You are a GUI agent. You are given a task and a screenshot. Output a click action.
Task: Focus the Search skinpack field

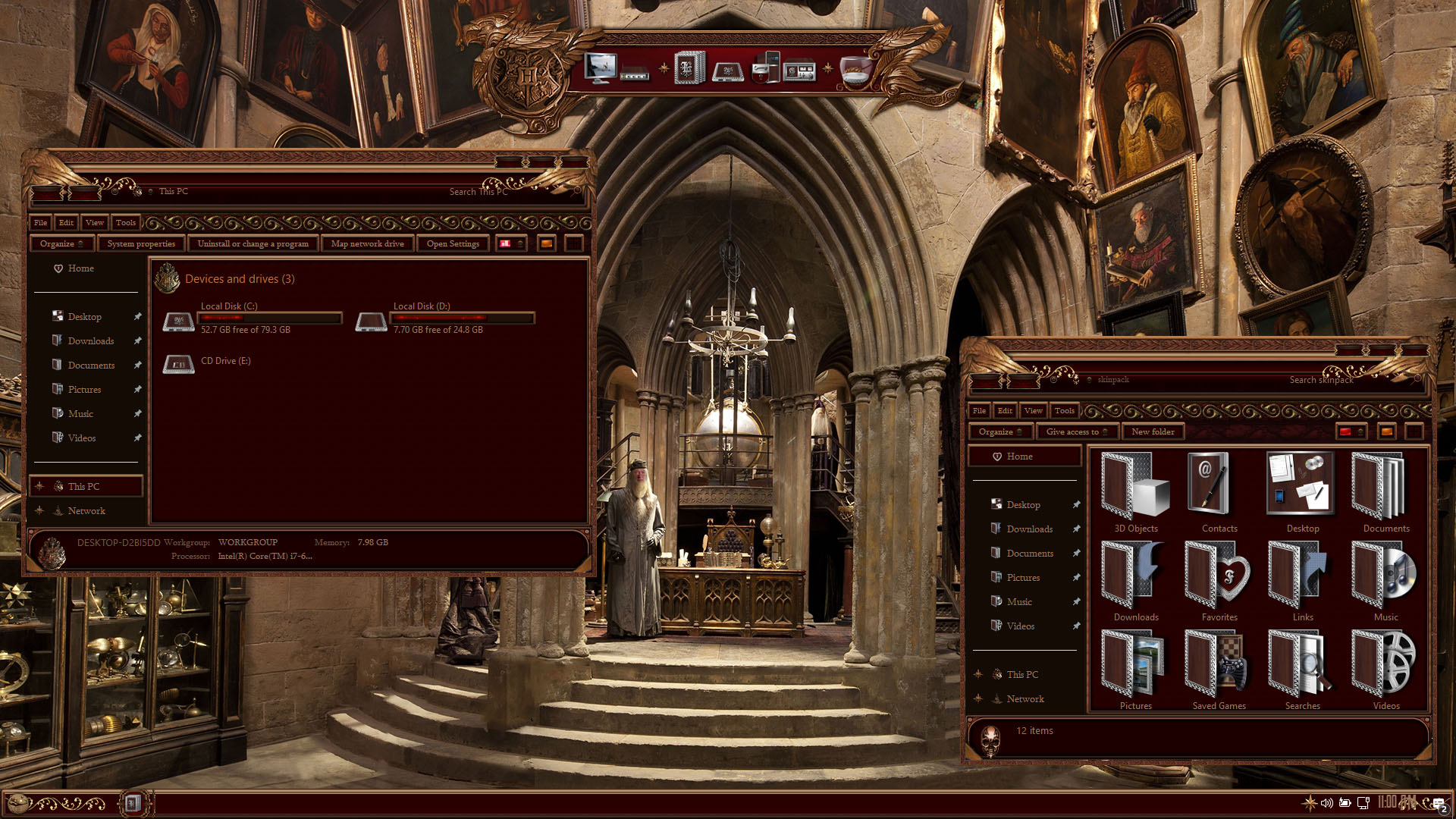click(1321, 380)
